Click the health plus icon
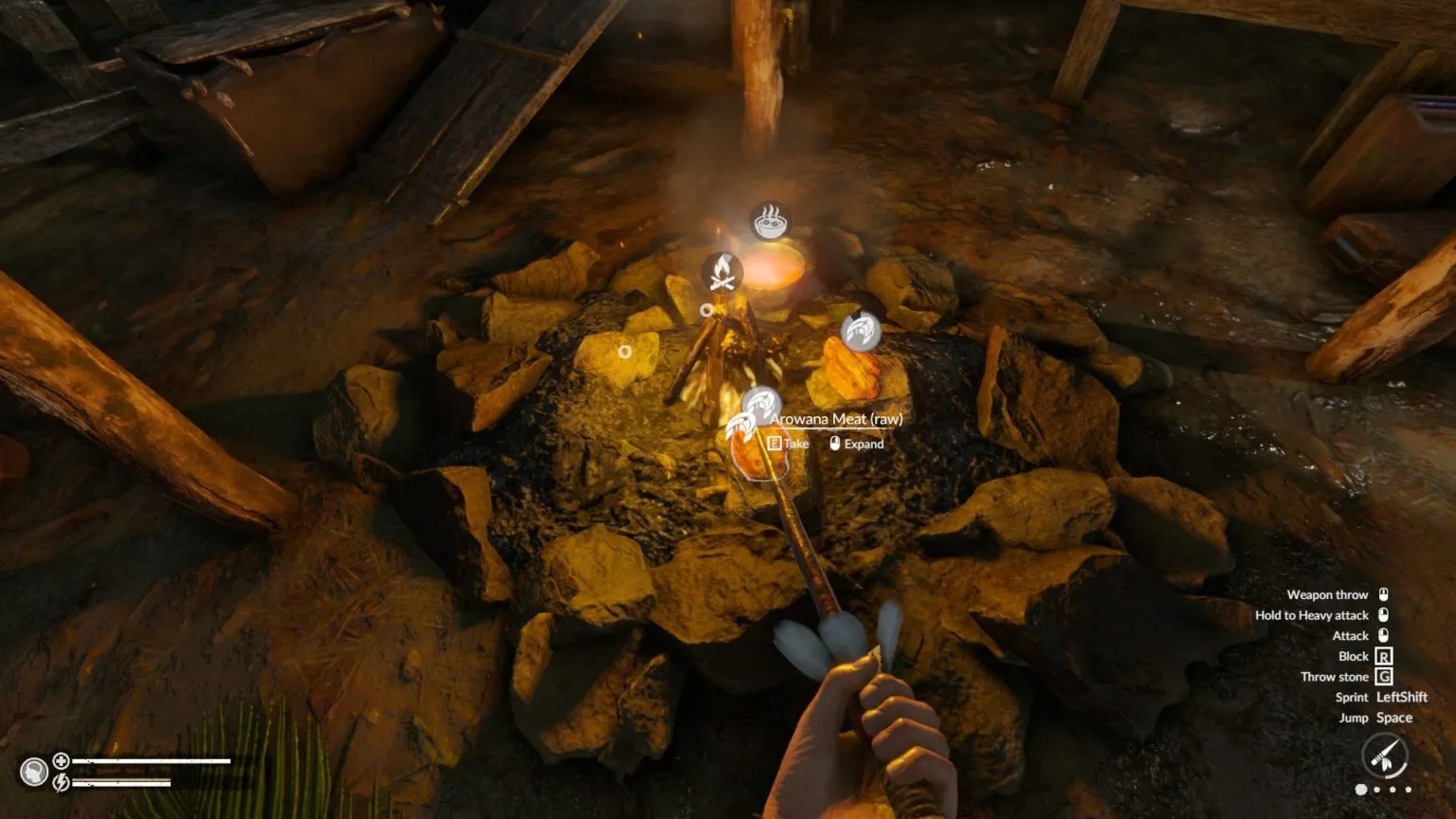This screenshot has height=819, width=1456. point(61,760)
